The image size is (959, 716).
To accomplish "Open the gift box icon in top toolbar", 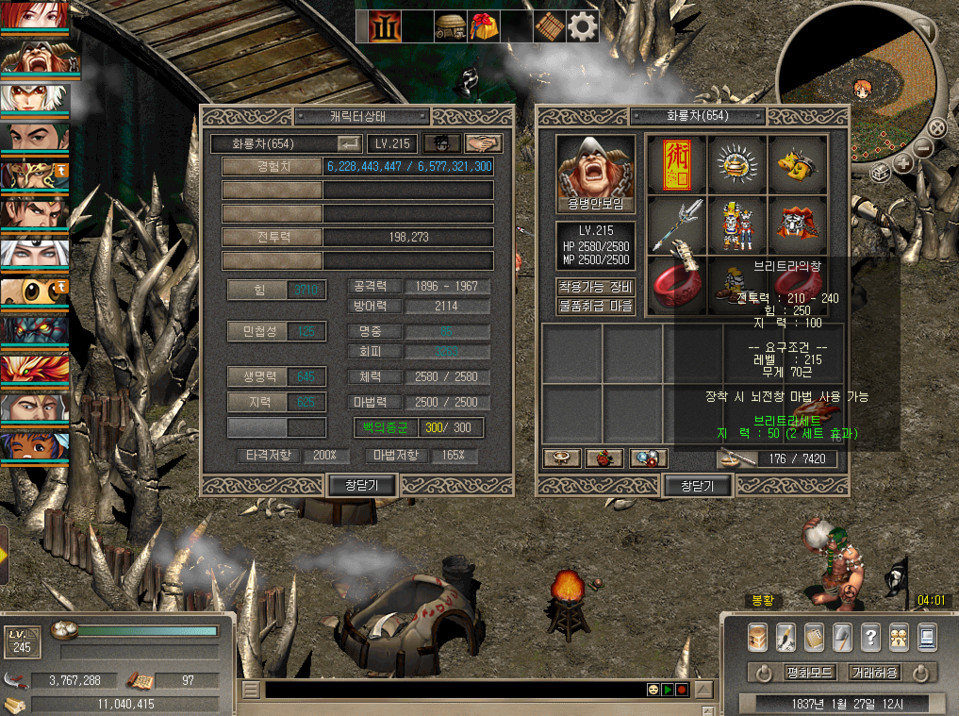I will [485, 27].
